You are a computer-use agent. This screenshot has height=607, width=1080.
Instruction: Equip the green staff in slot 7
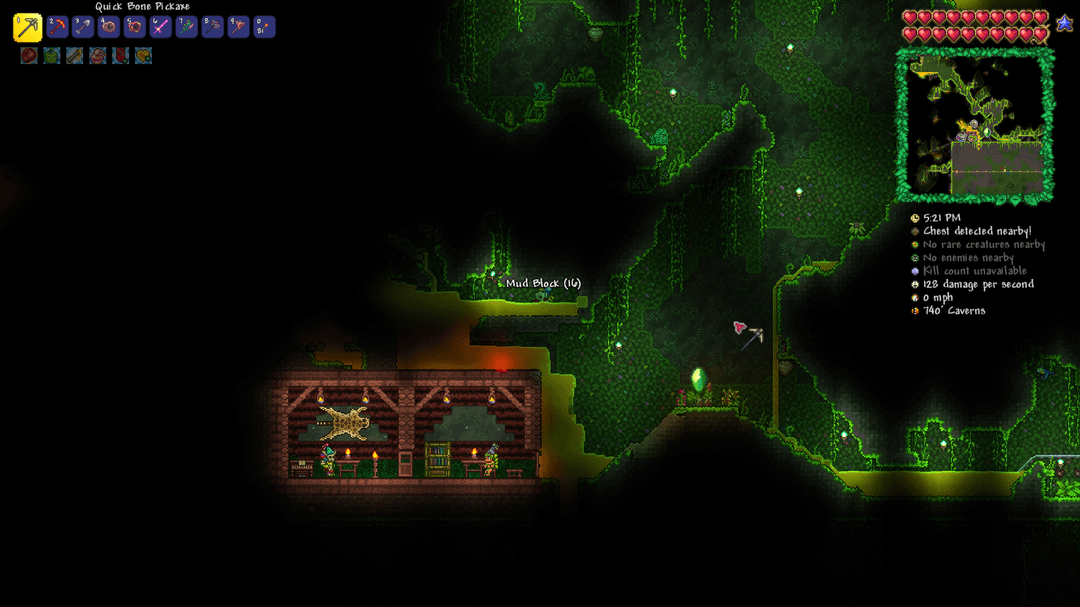tap(186, 27)
